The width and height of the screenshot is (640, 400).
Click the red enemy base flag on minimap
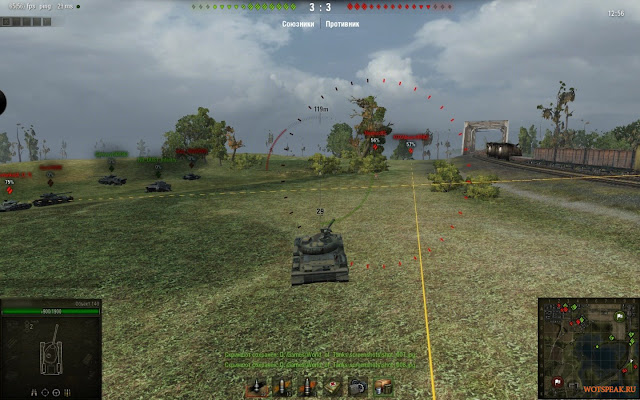click(x=557, y=382)
